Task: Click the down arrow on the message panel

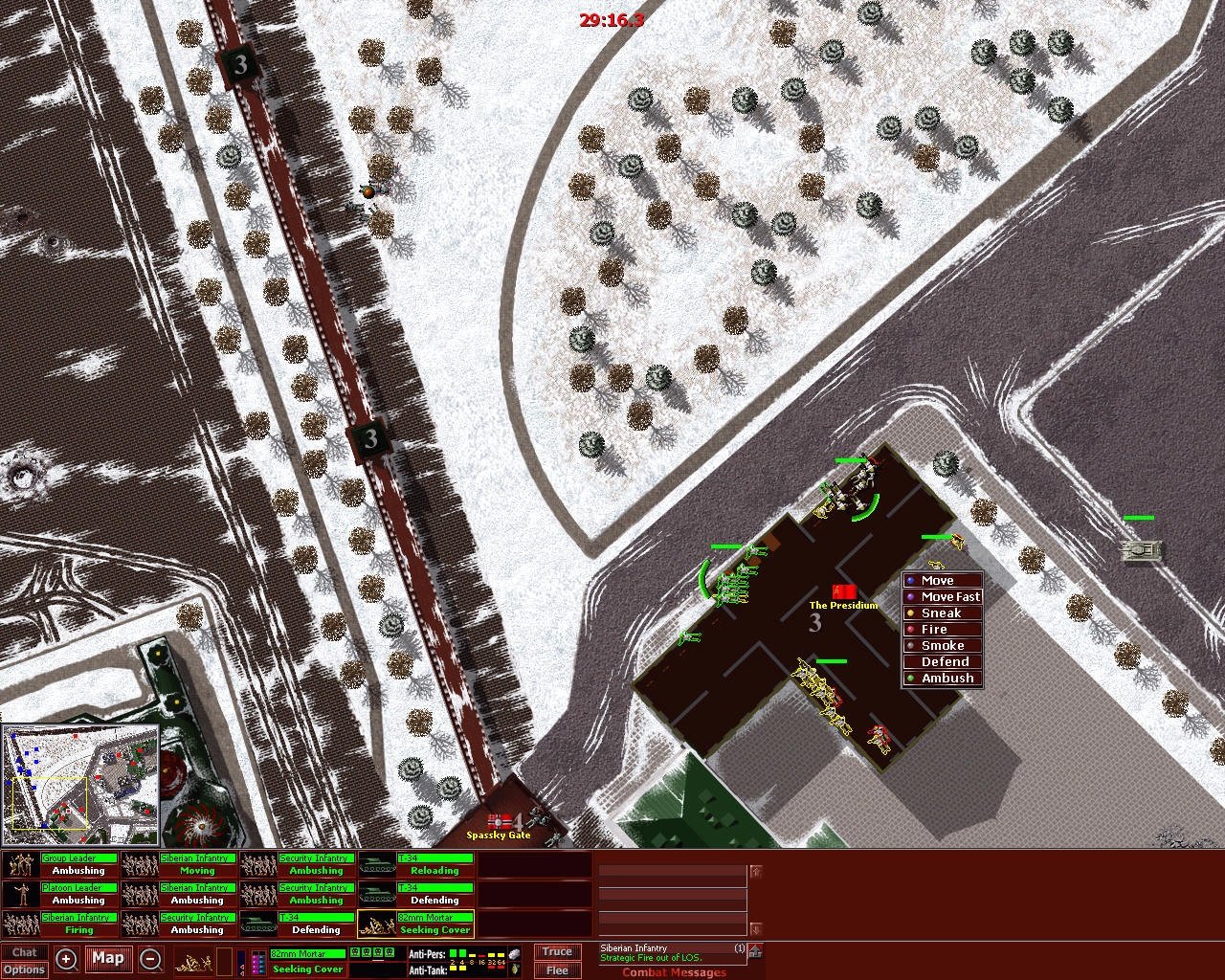Action: [755, 928]
